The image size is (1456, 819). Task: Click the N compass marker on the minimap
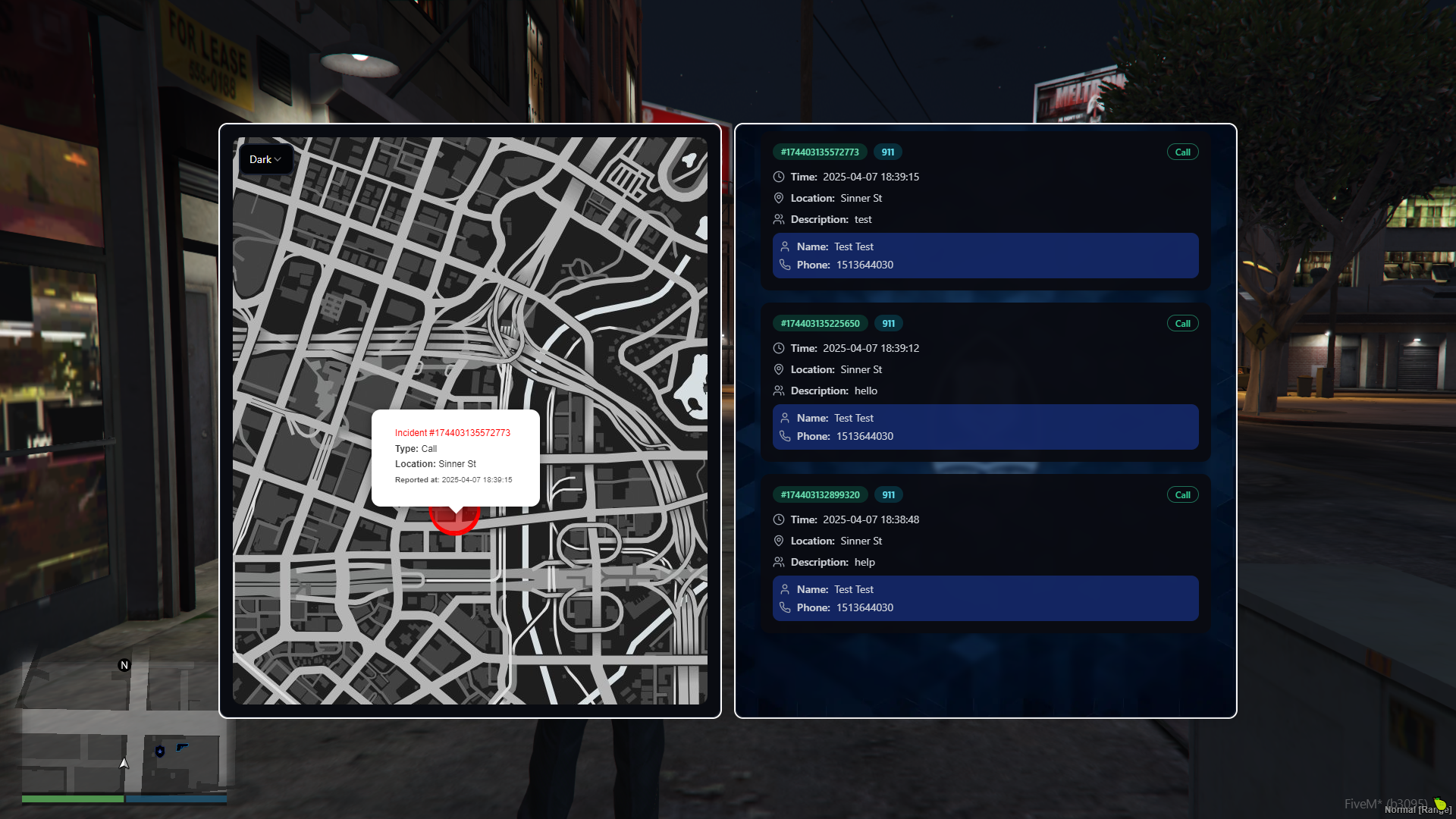pos(124,665)
